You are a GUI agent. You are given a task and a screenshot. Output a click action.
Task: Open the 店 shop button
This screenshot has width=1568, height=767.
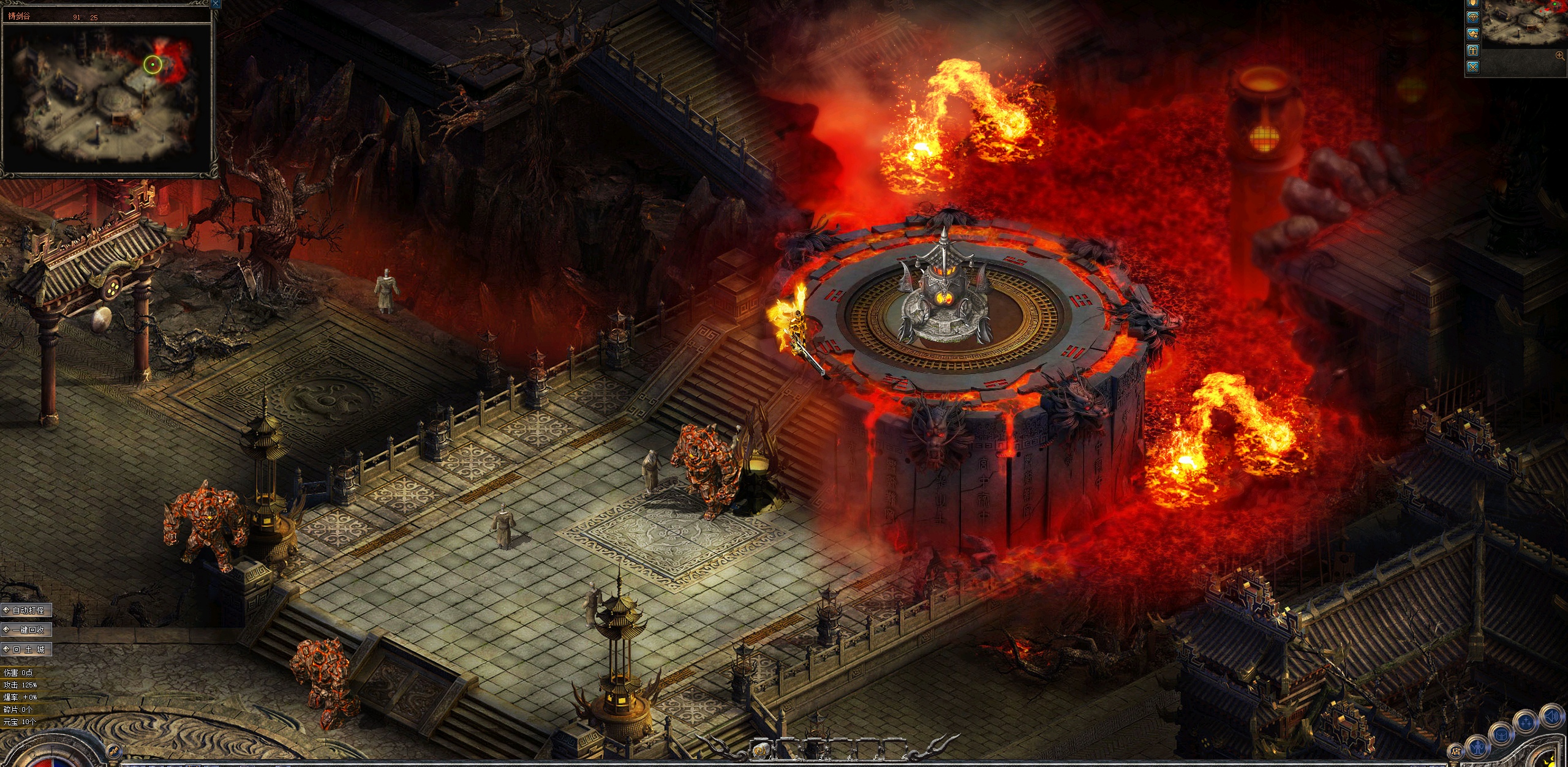tap(1456, 751)
